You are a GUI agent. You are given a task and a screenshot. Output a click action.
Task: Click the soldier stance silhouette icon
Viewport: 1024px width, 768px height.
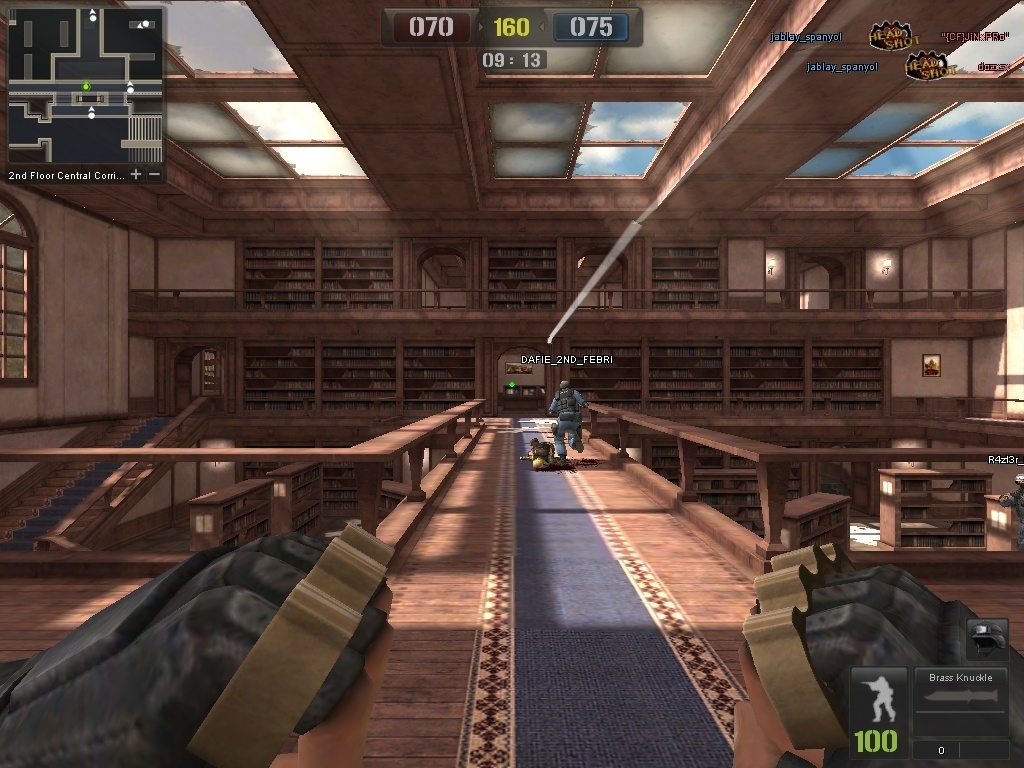pyautogui.click(x=879, y=698)
